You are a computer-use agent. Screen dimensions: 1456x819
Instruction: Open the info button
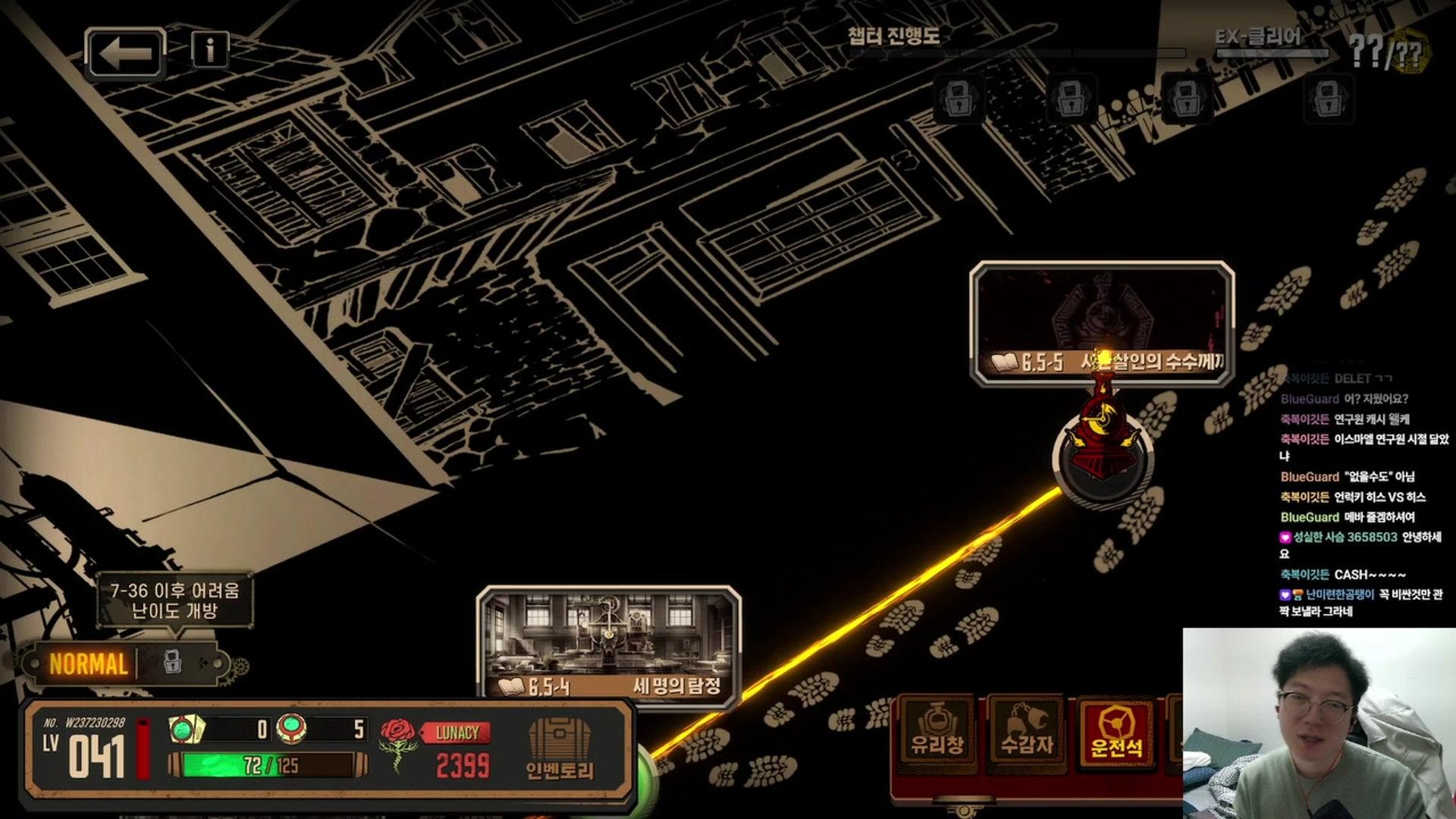(210, 50)
